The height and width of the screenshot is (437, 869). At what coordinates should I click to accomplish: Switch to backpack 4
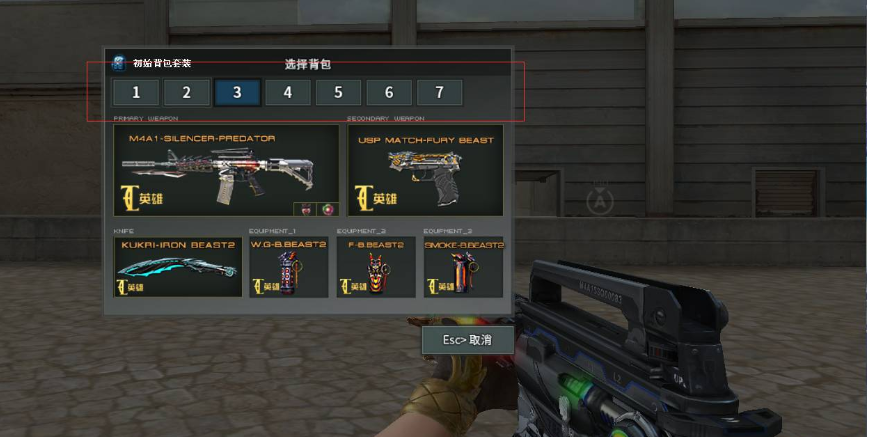pyautogui.click(x=288, y=93)
